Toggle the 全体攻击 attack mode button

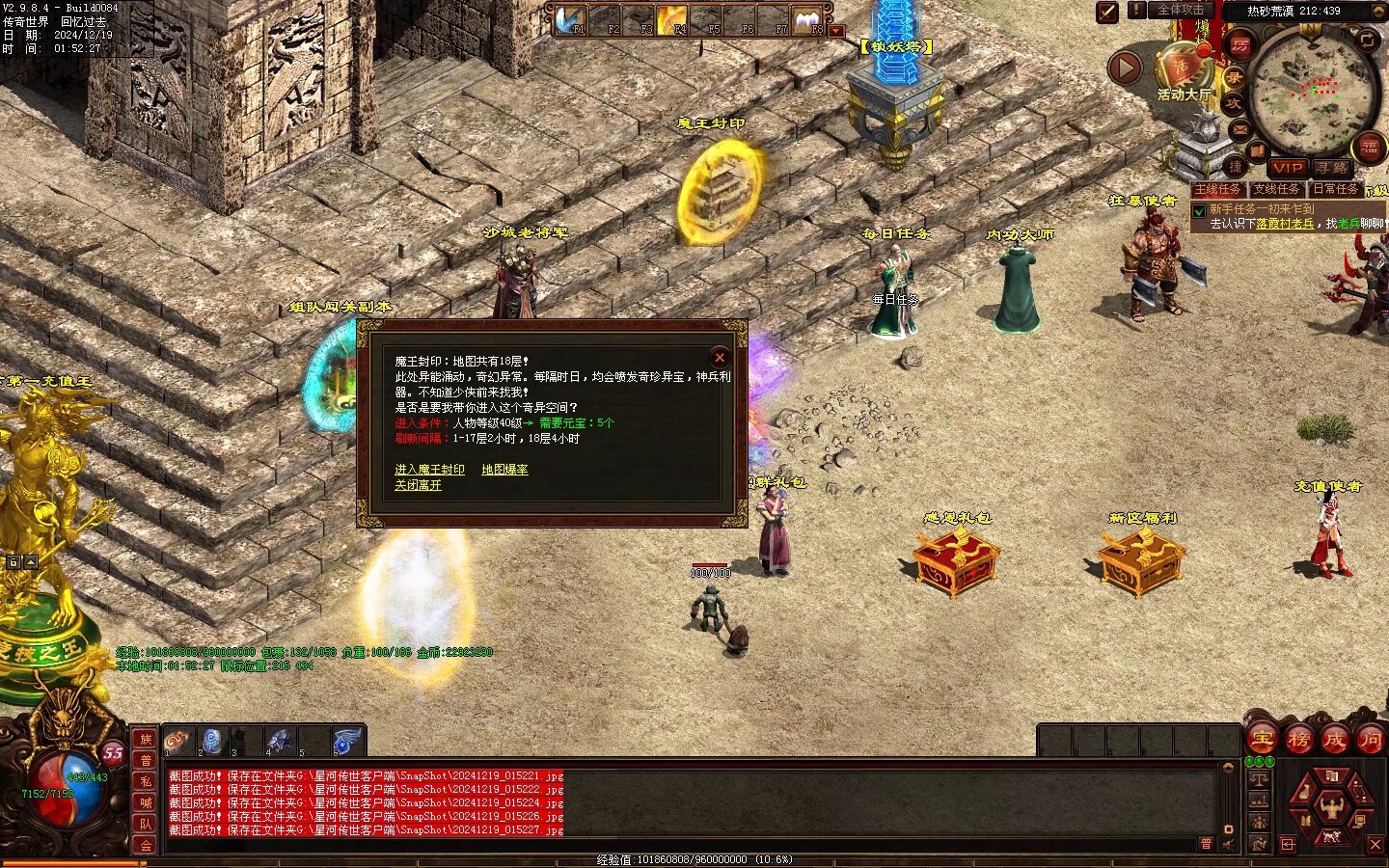pos(1181,11)
